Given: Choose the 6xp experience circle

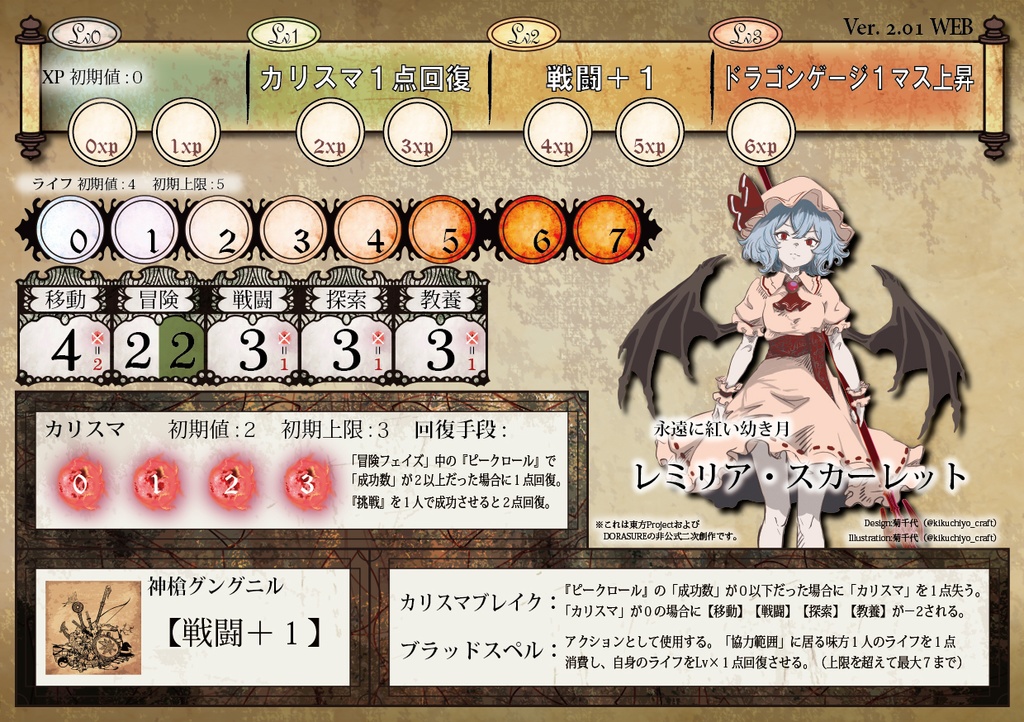Looking at the screenshot, I should tap(761, 132).
